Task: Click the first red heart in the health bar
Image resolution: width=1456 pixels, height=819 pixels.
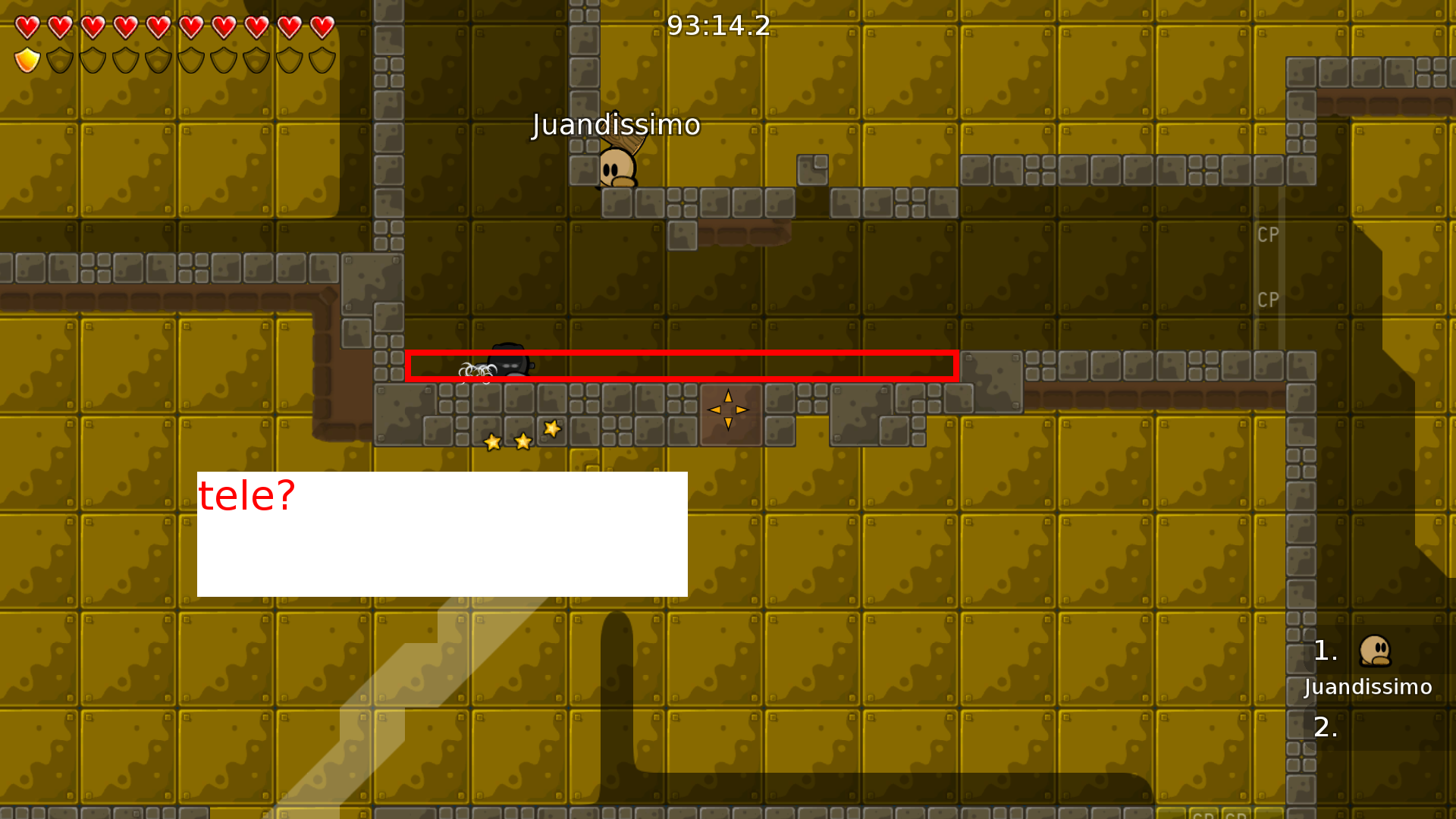Action: pos(27,28)
